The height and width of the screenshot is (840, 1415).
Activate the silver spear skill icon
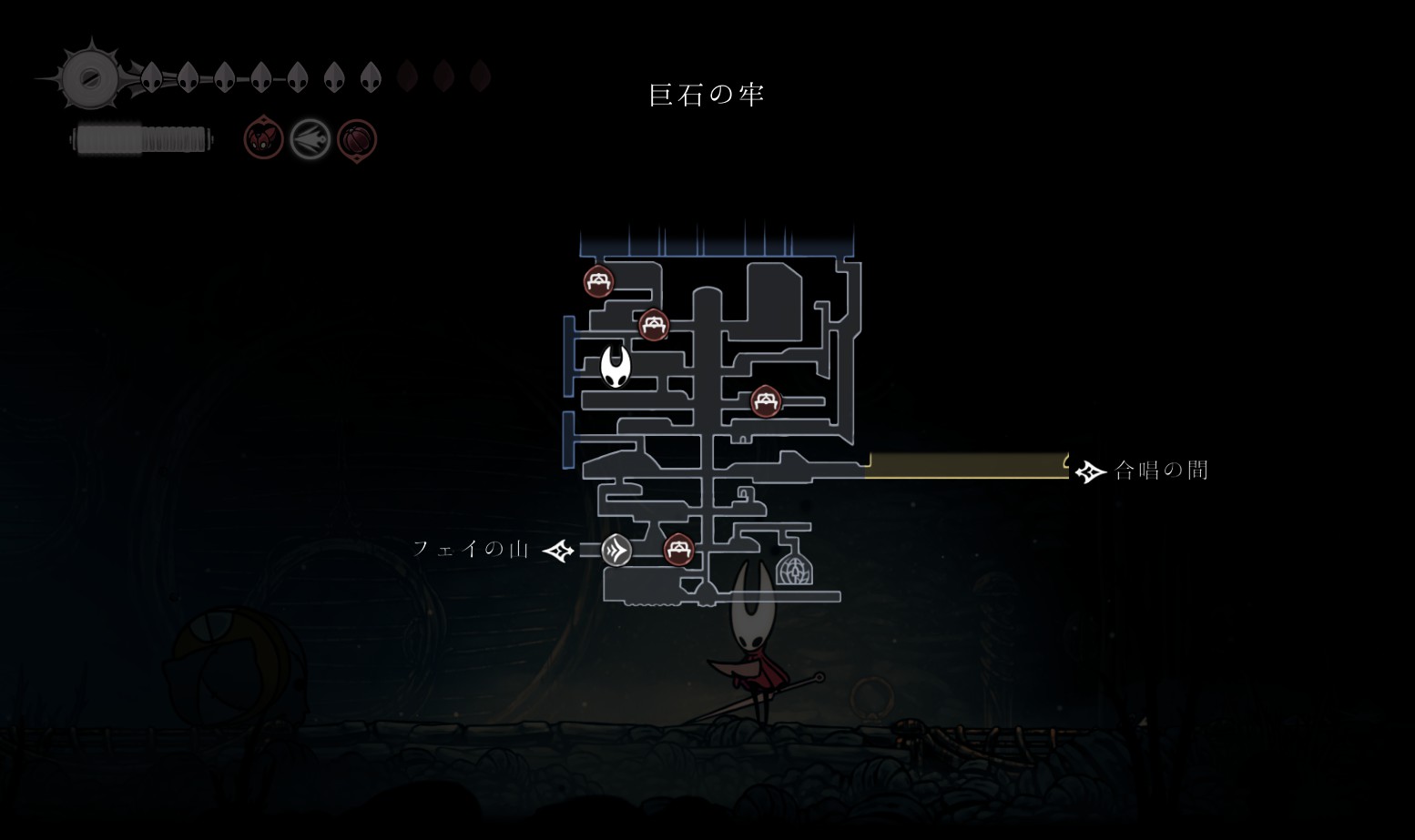coord(310,140)
